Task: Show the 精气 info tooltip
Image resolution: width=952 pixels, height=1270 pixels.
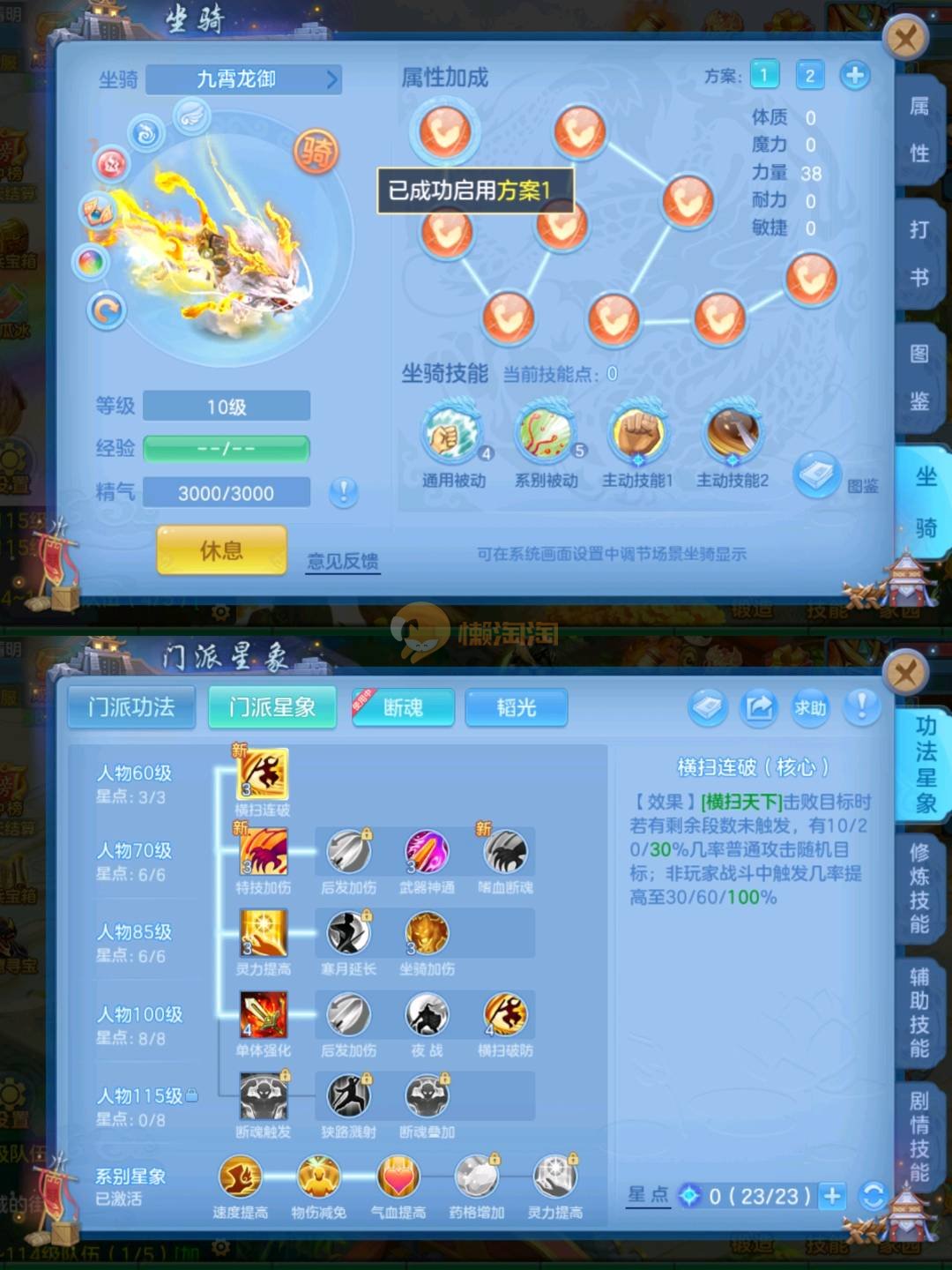Action: (343, 492)
